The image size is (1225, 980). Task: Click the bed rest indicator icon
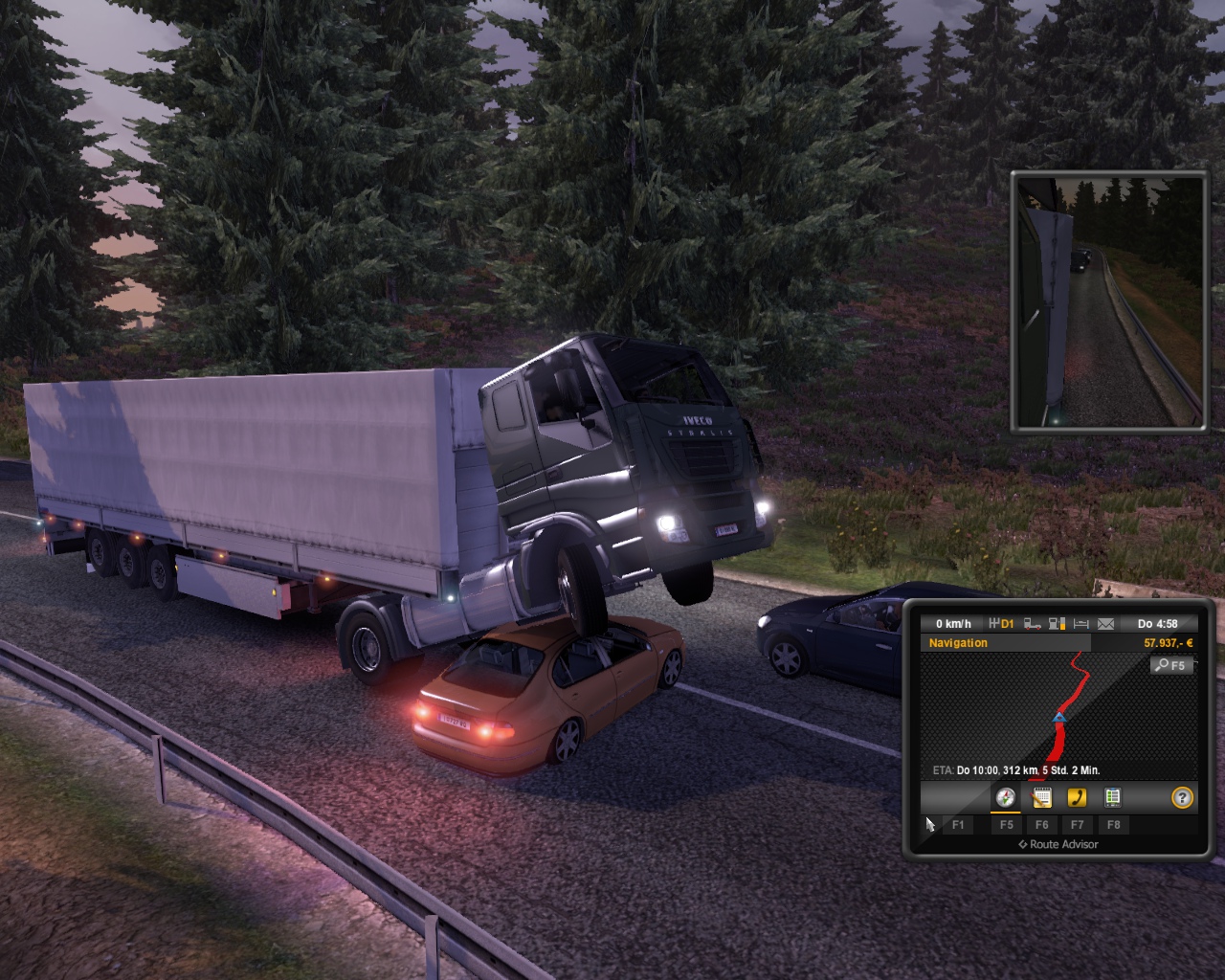pos(1081,624)
